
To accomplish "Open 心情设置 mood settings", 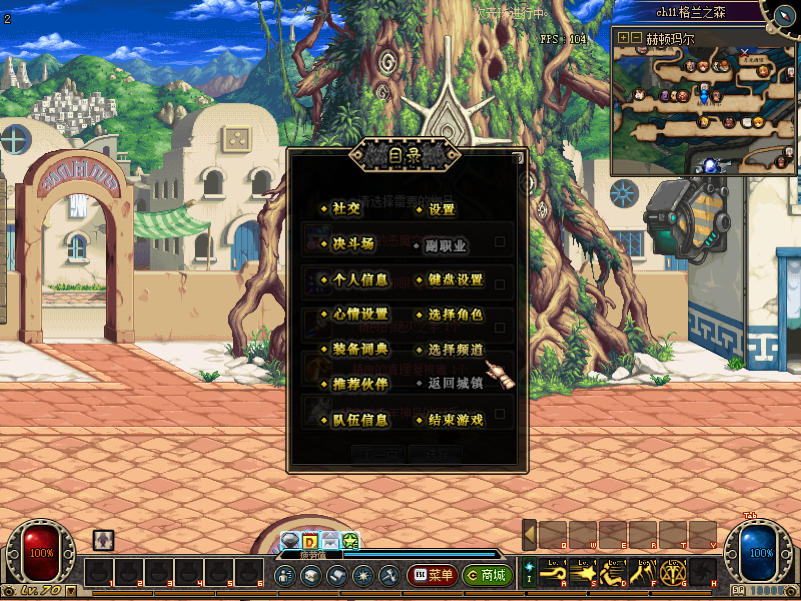I will click(359, 315).
